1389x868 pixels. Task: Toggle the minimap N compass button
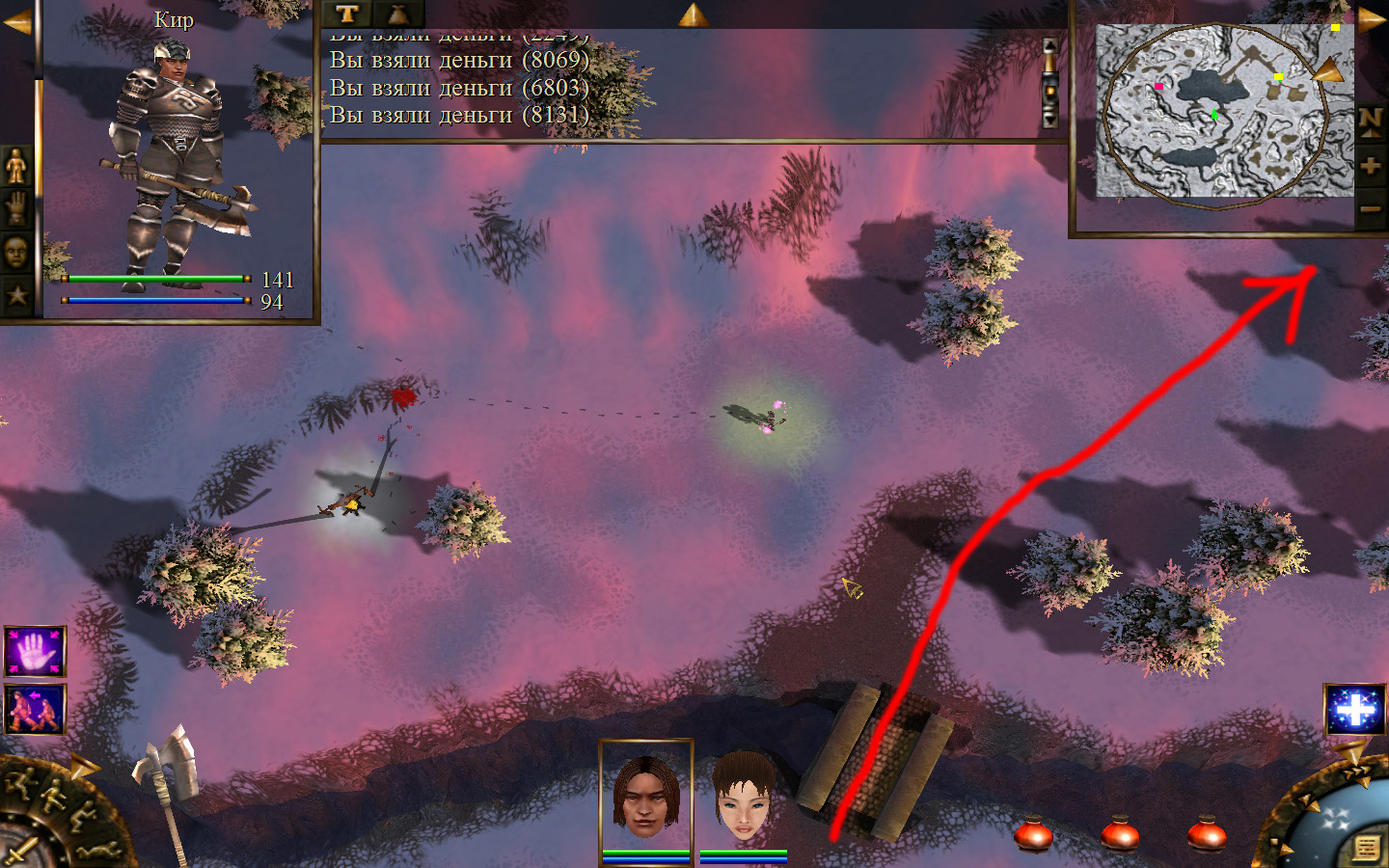pyautogui.click(x=1371, y=122)
